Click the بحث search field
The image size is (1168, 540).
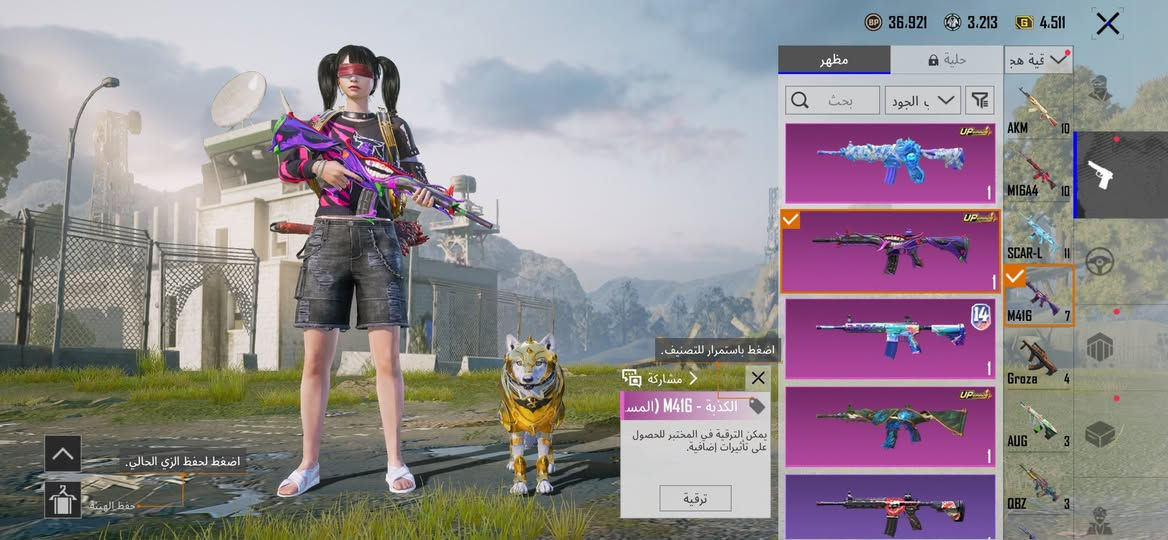tap(829, 100)
